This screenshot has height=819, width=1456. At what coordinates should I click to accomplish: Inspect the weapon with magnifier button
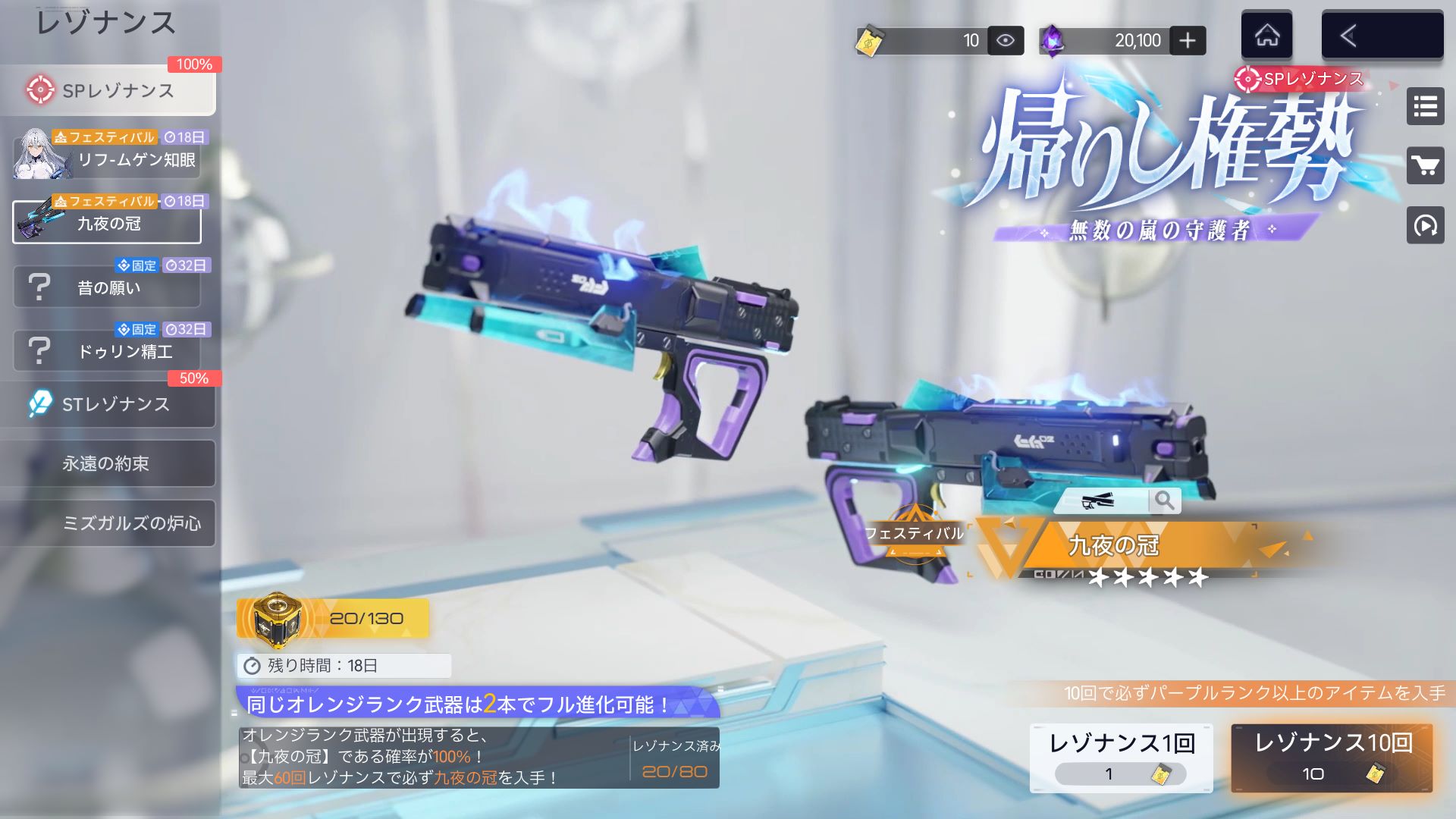[x=1164, y=500]
